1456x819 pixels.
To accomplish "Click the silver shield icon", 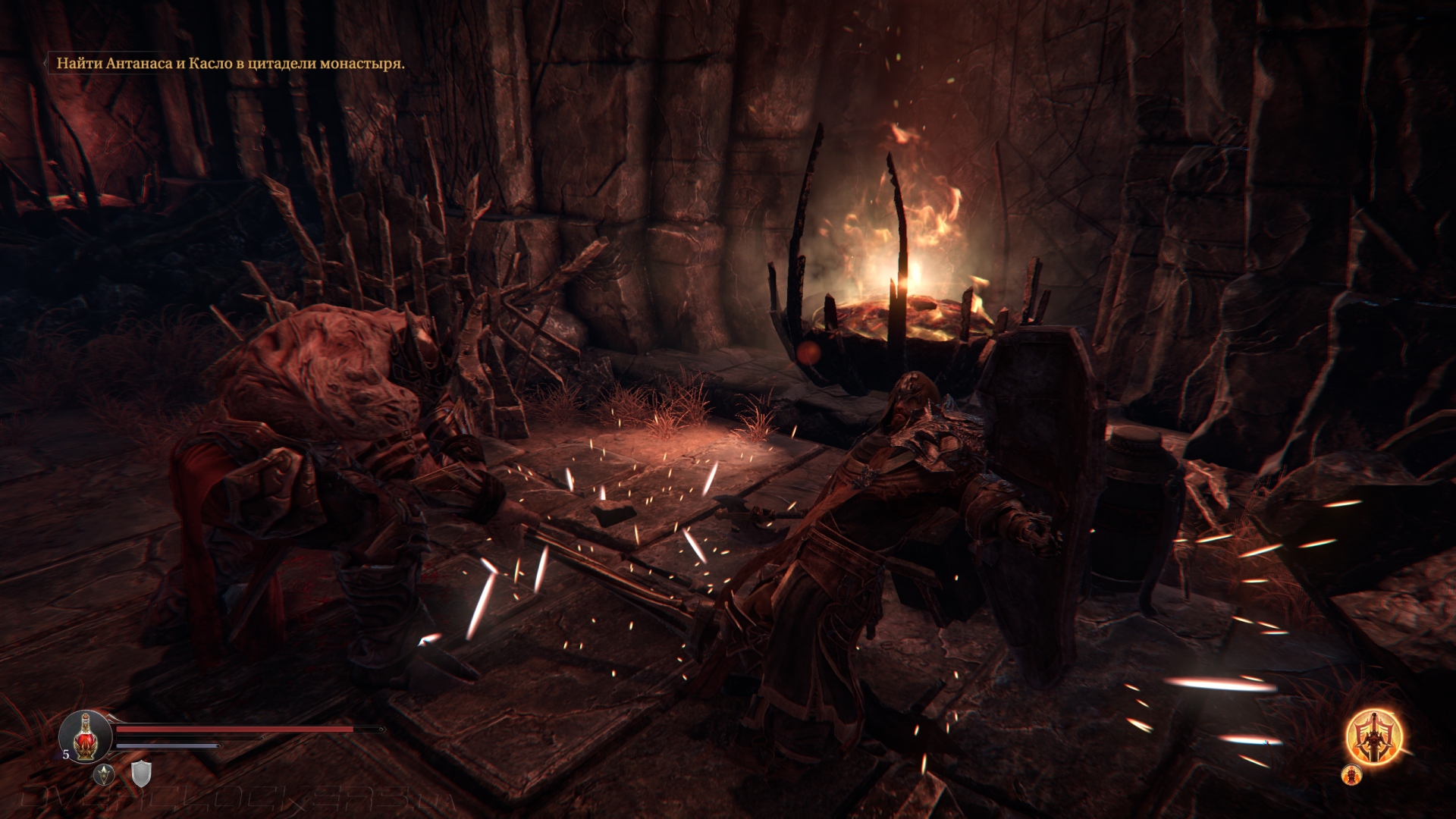I will point(141,774).
